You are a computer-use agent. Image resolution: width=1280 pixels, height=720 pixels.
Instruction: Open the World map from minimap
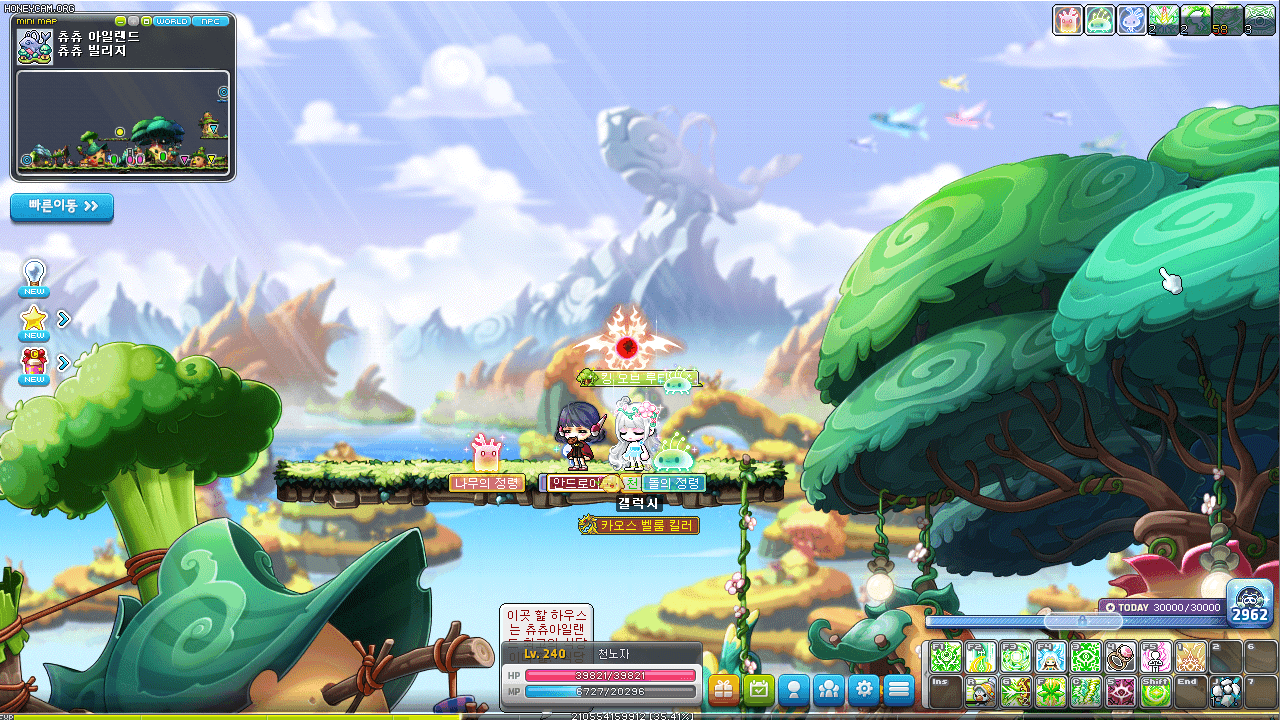[x=171, y=21]
